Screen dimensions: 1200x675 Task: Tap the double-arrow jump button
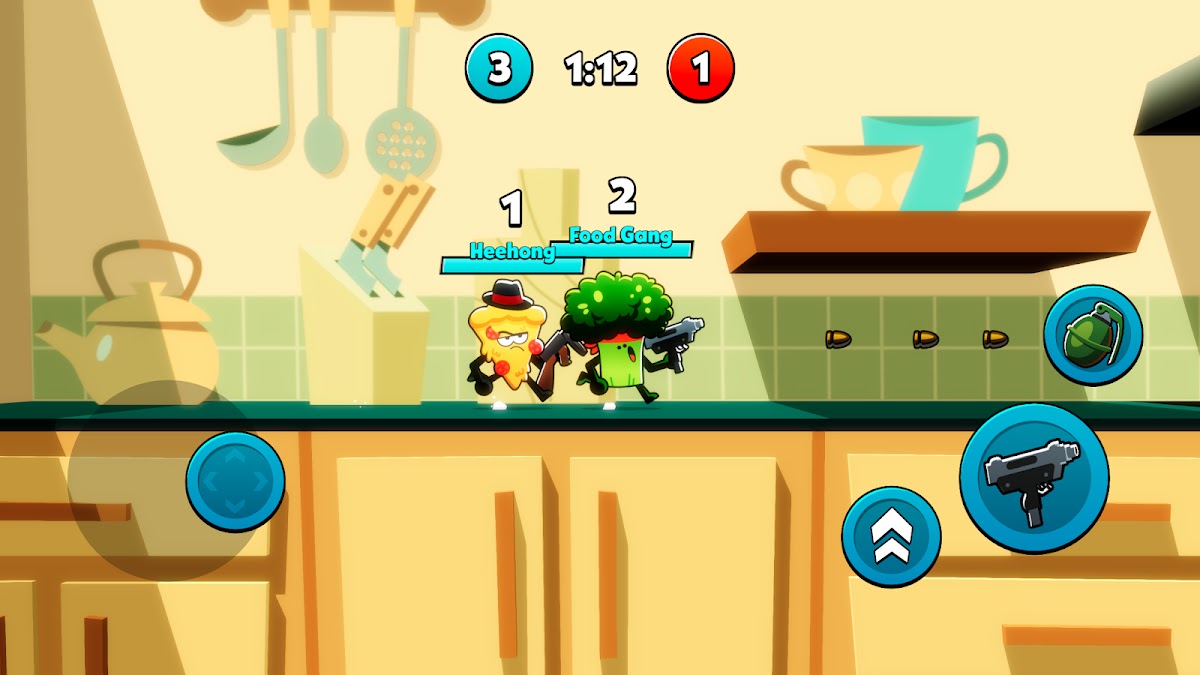click(890, 537)
